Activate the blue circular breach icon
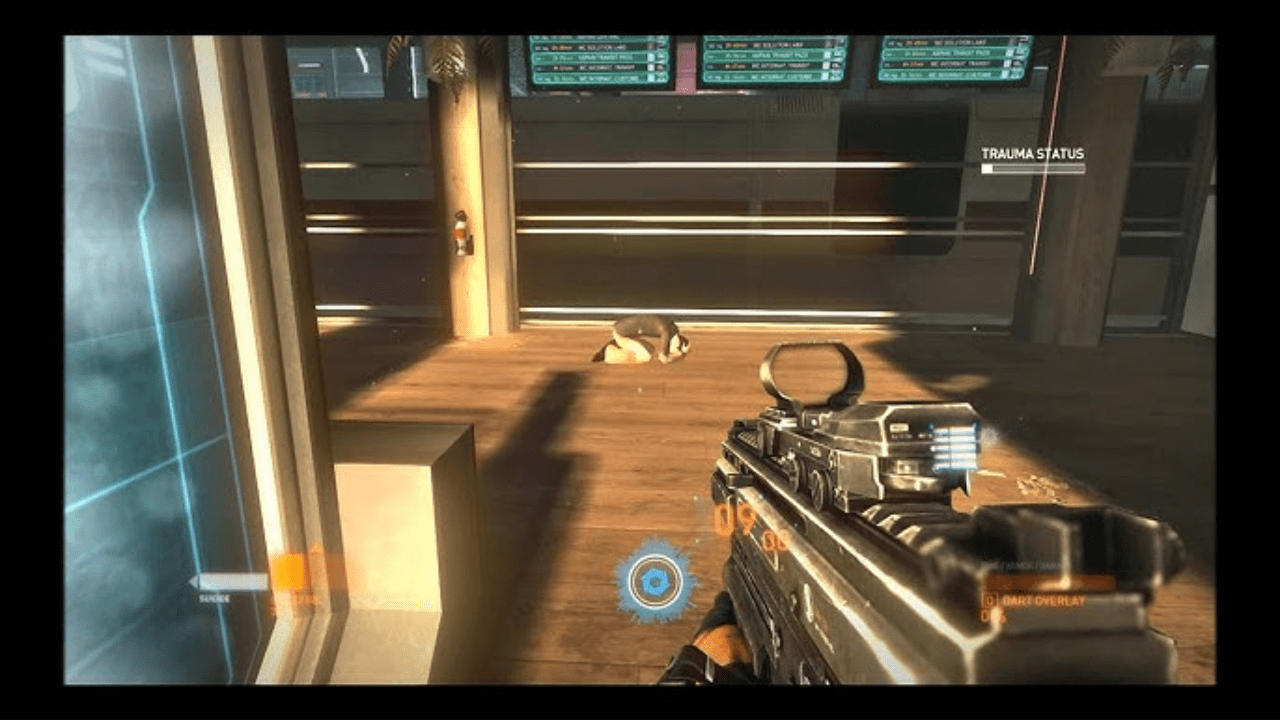Screen dimensions: 1280x720 (656, 580)
